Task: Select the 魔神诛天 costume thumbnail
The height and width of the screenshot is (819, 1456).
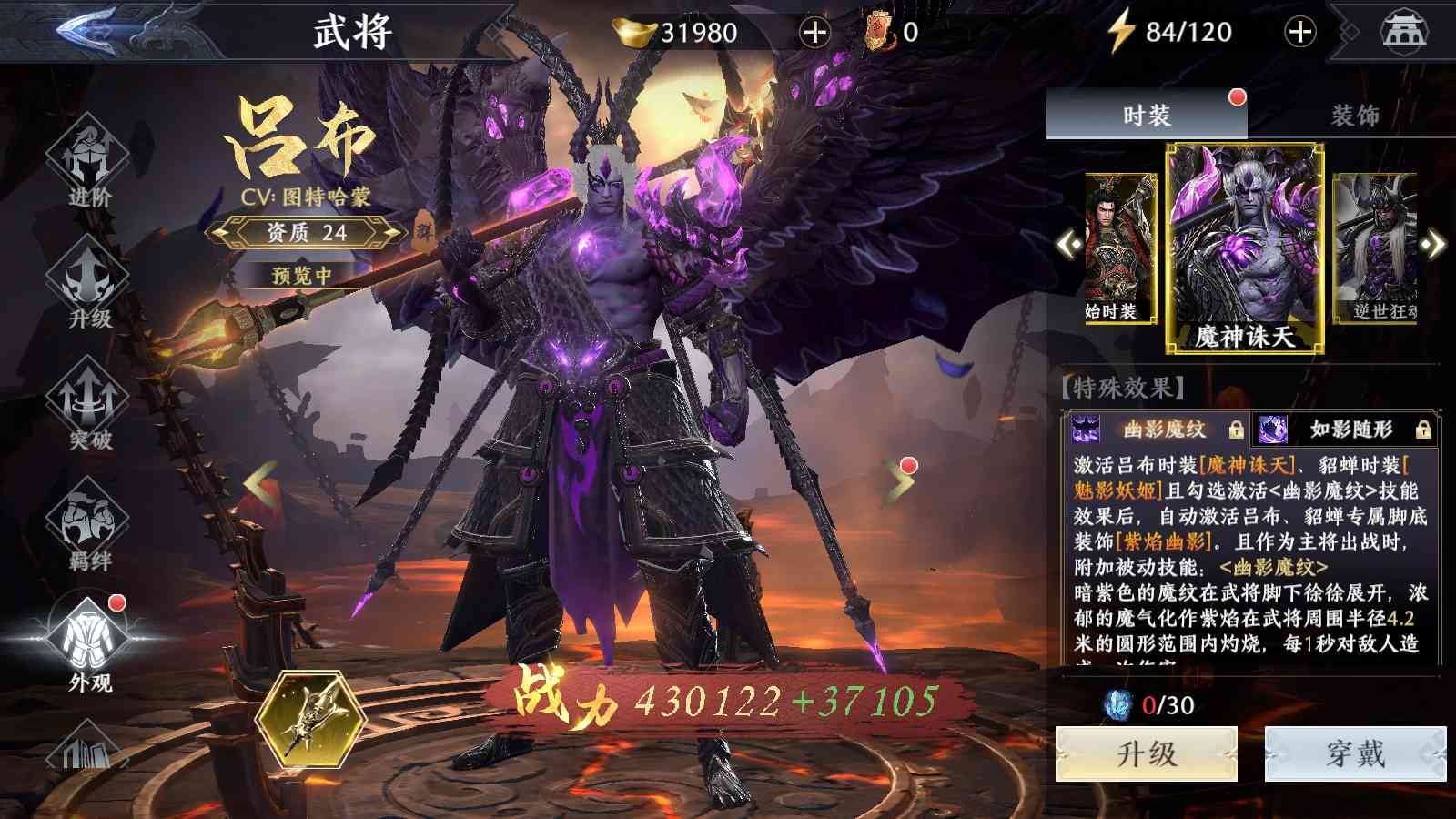Action: point(1244,248)
